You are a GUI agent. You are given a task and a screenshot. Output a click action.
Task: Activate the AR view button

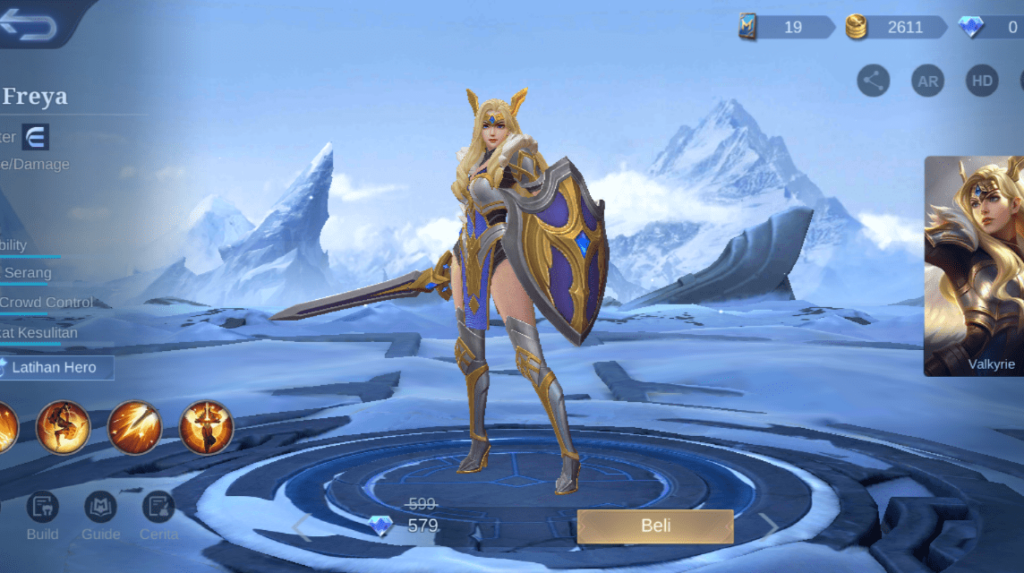click(928, 81)
